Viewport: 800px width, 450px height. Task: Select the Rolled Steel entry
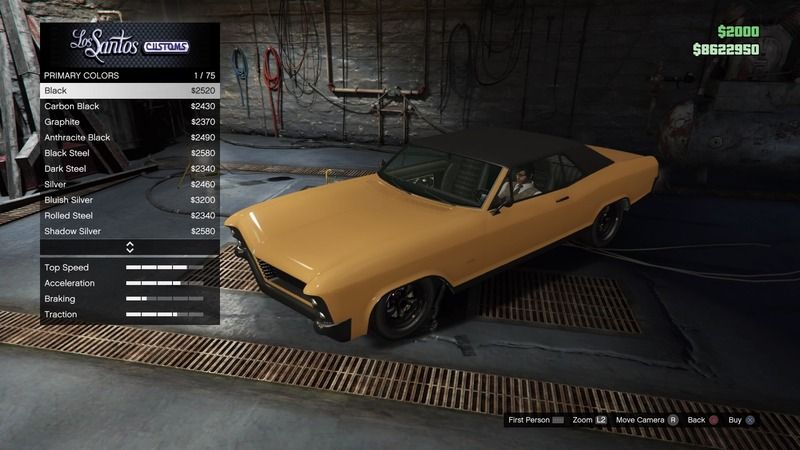(x=129, y=215)
